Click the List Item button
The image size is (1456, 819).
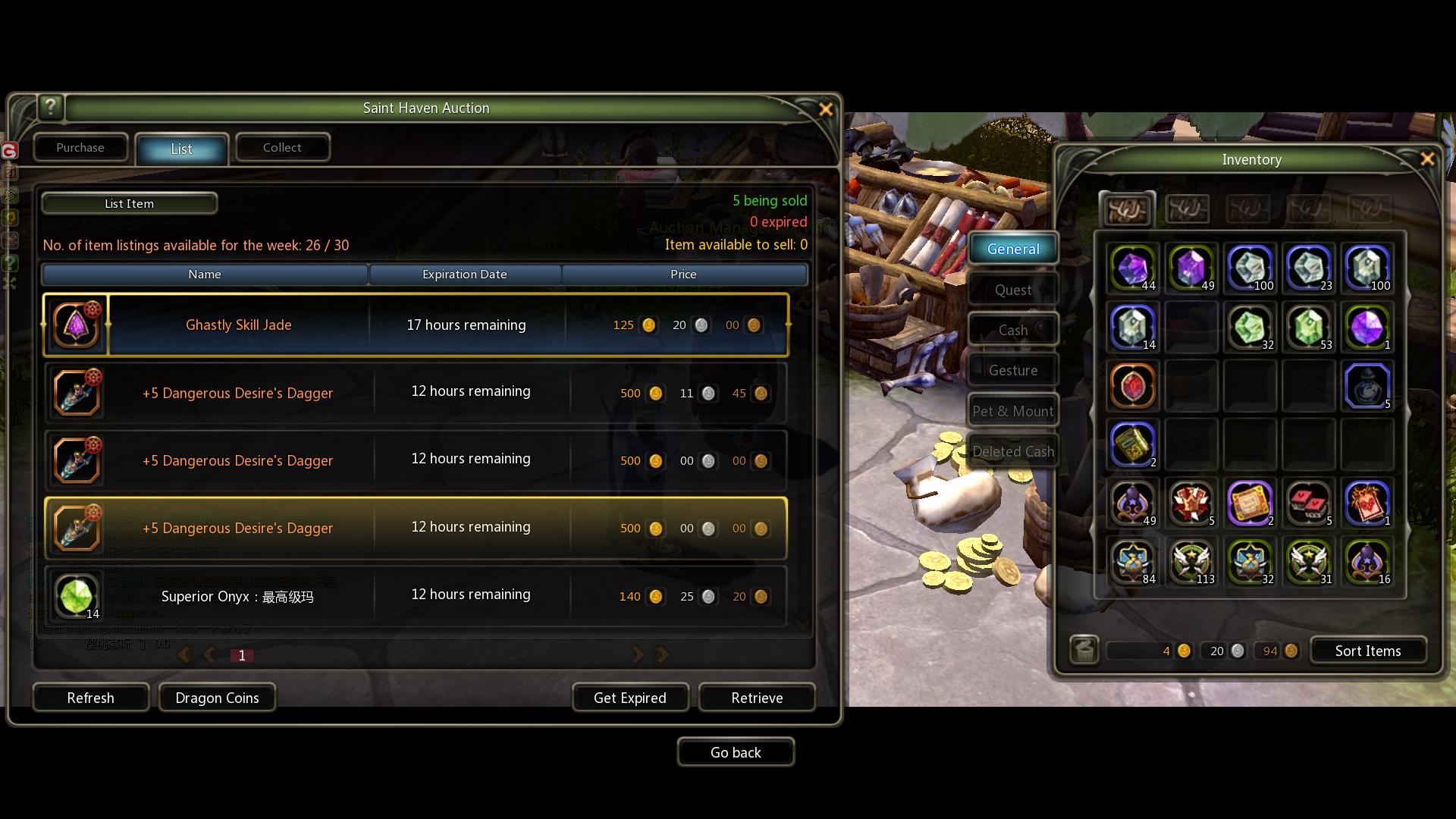click(129, 204)
